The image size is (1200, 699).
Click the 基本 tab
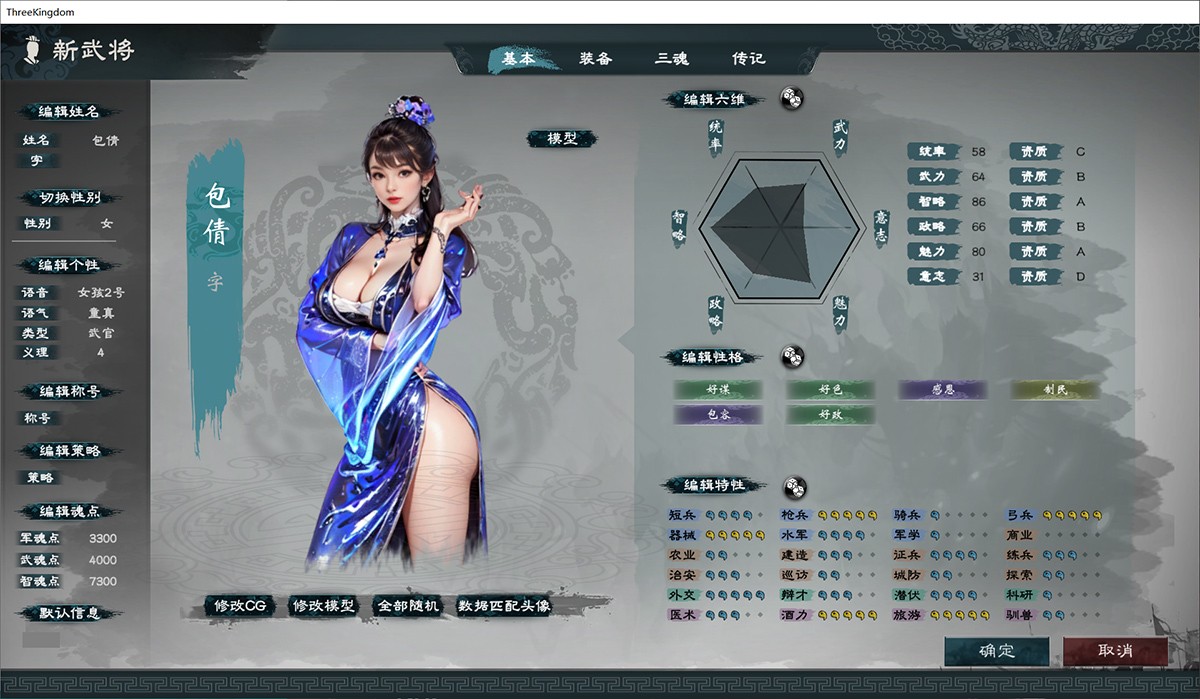(x=518, y=58)
